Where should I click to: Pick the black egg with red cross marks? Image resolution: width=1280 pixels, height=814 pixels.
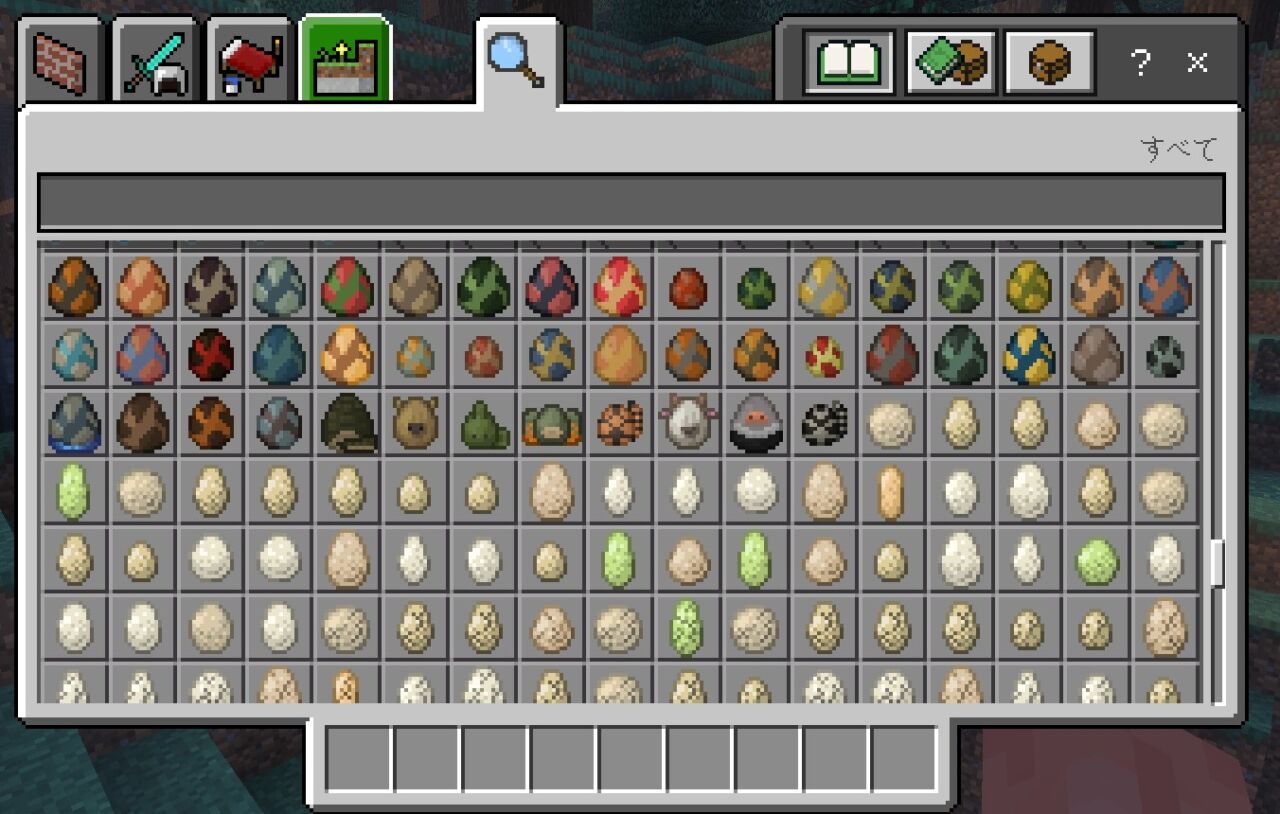210,355
